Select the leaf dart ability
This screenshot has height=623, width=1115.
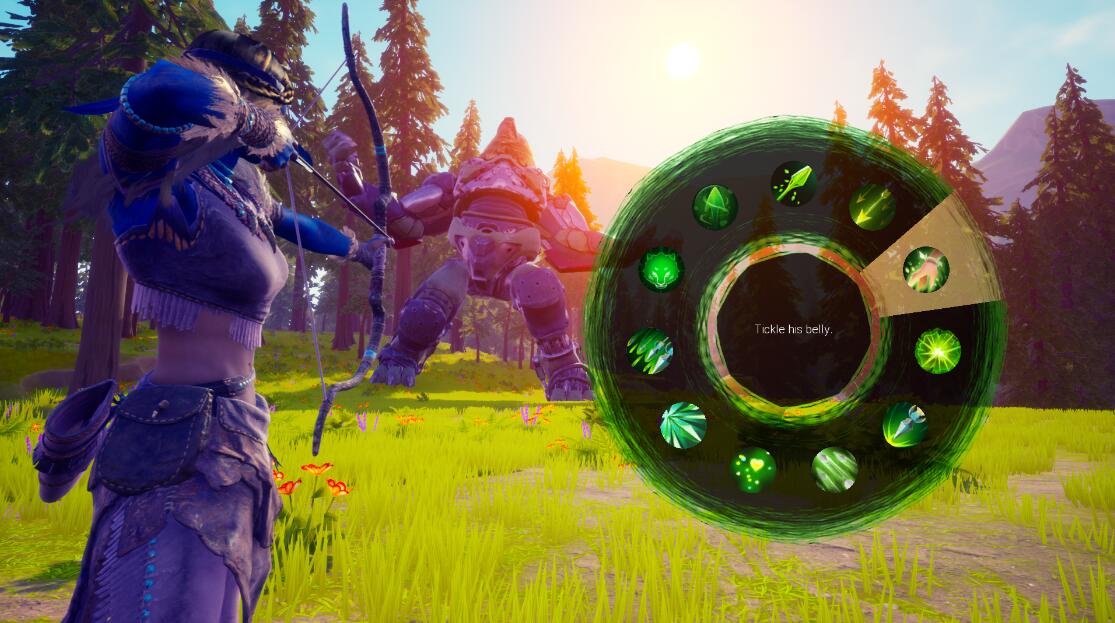click(x=793, y=183)
